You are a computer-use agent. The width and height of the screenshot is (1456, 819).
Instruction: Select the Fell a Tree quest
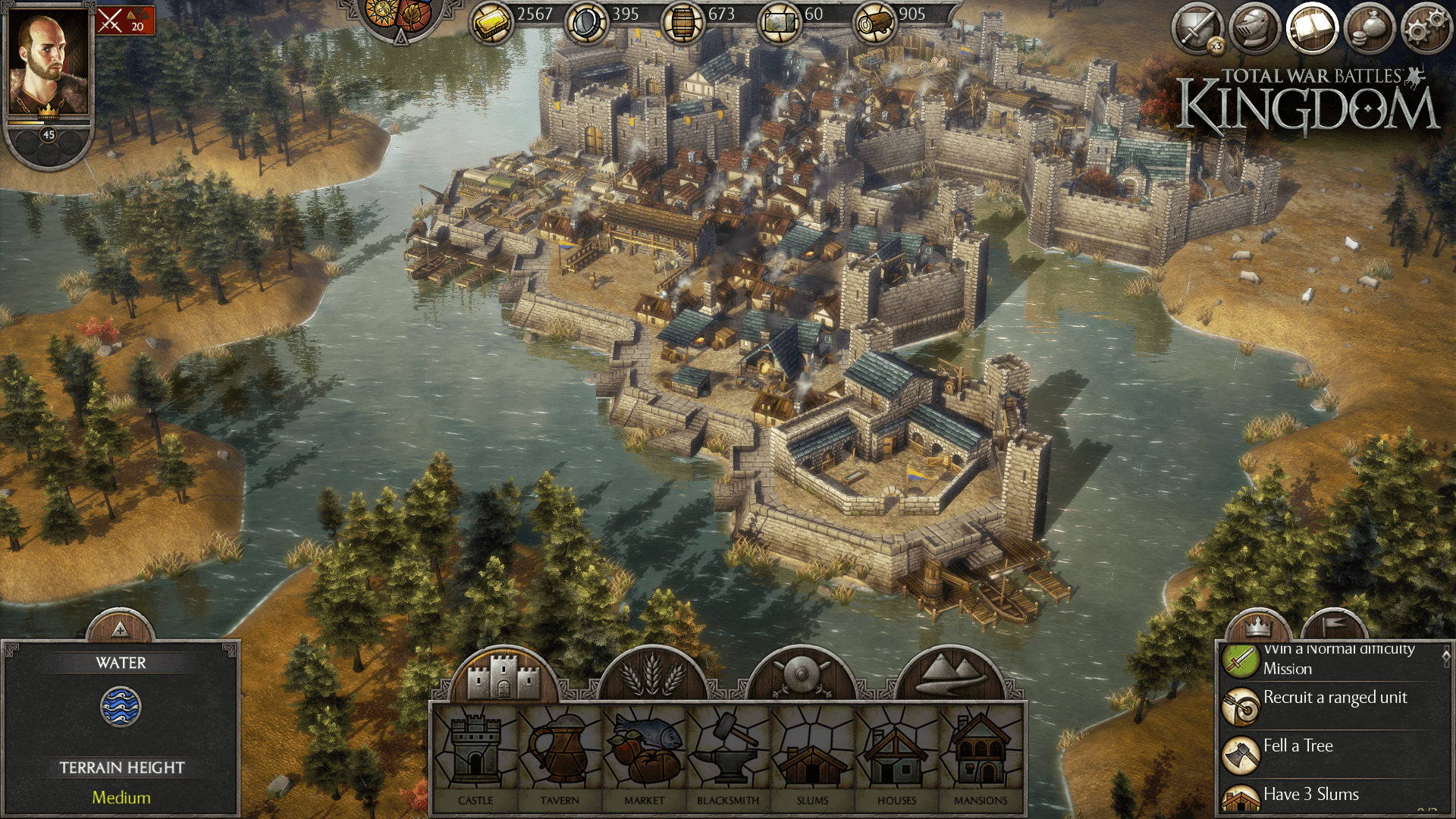[1334, 754]
